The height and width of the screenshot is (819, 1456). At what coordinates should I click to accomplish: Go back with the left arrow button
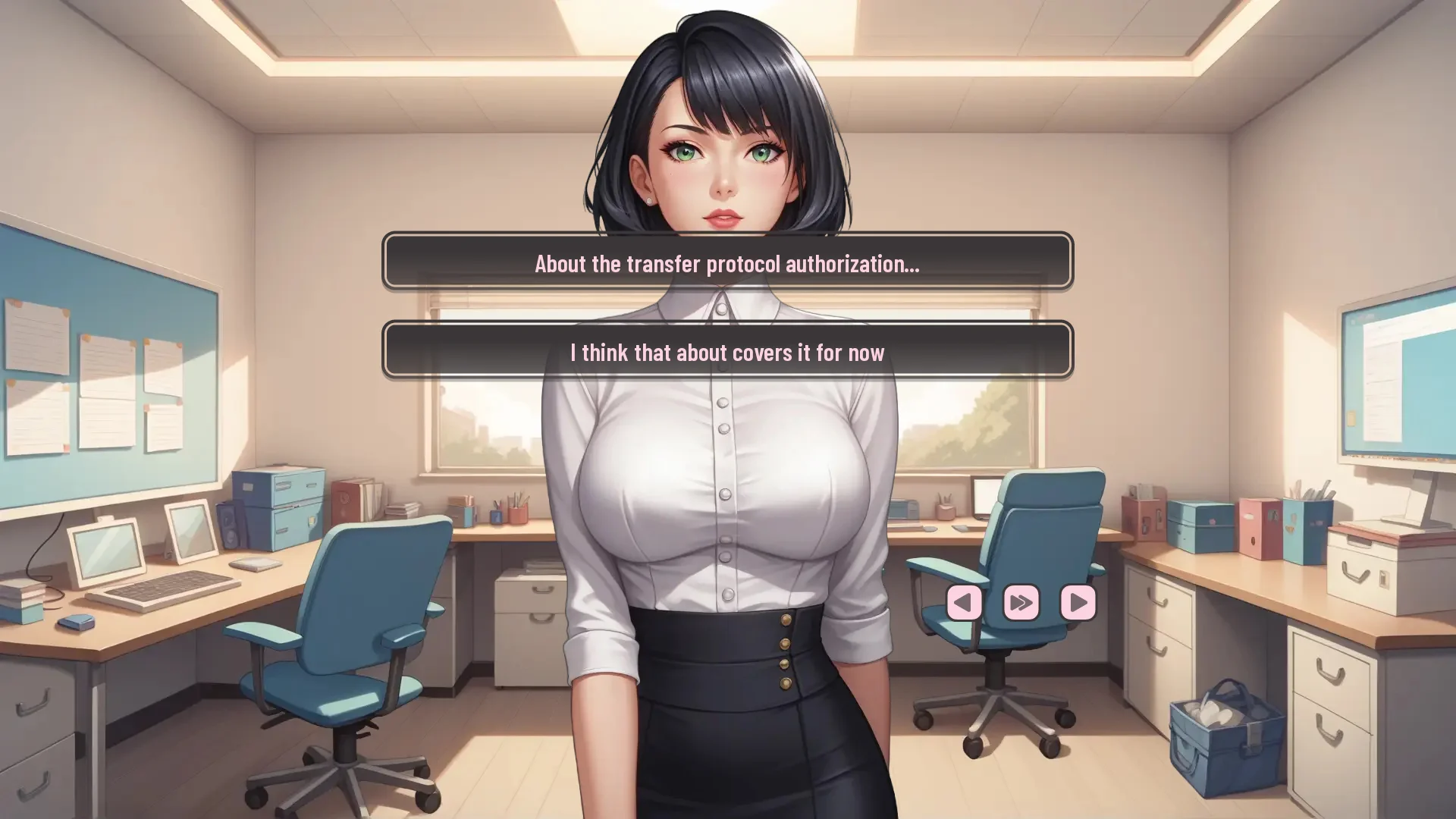[x=964, y=603]
